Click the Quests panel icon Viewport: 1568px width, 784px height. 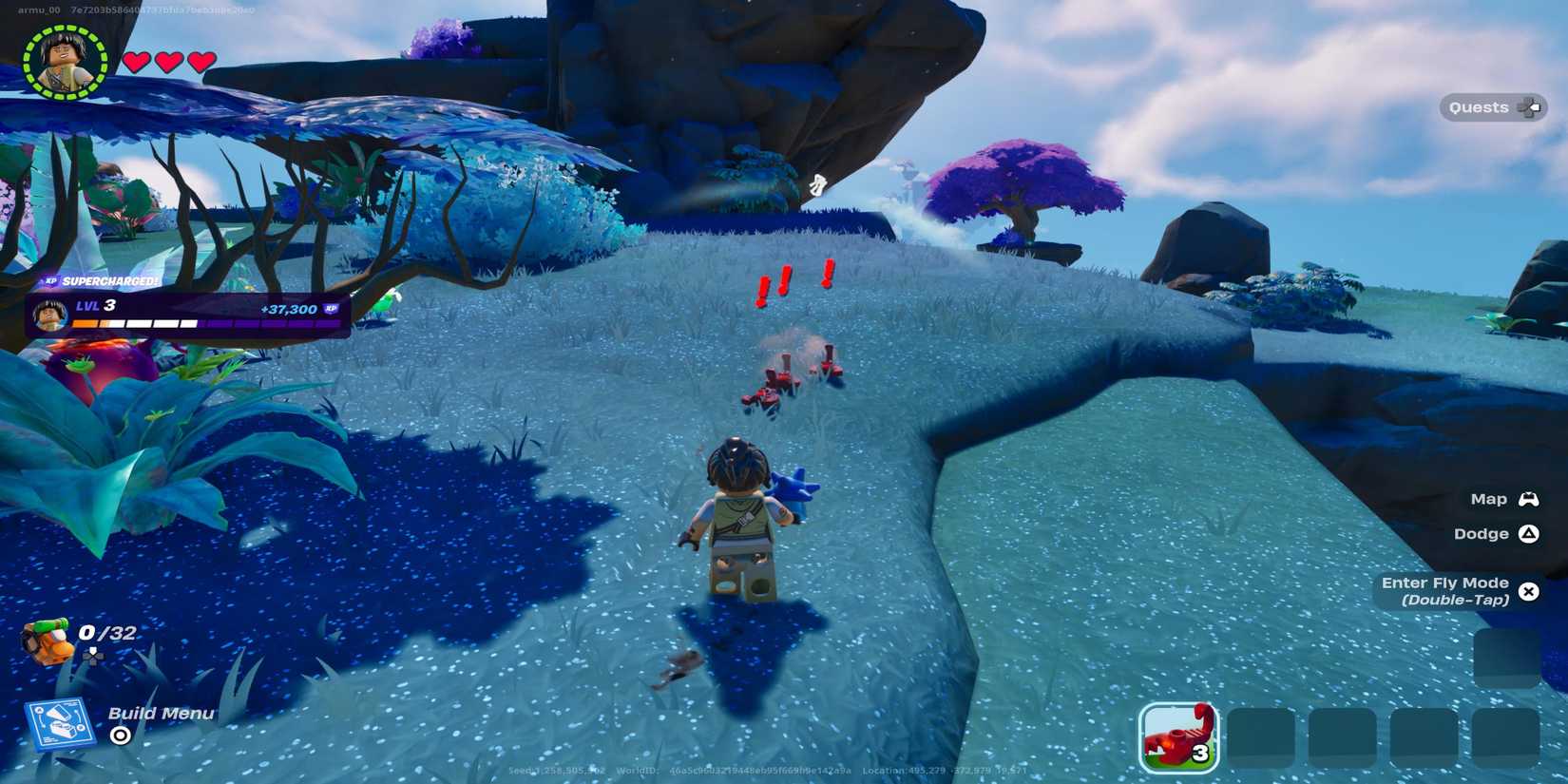click(x=1530, y=107)
